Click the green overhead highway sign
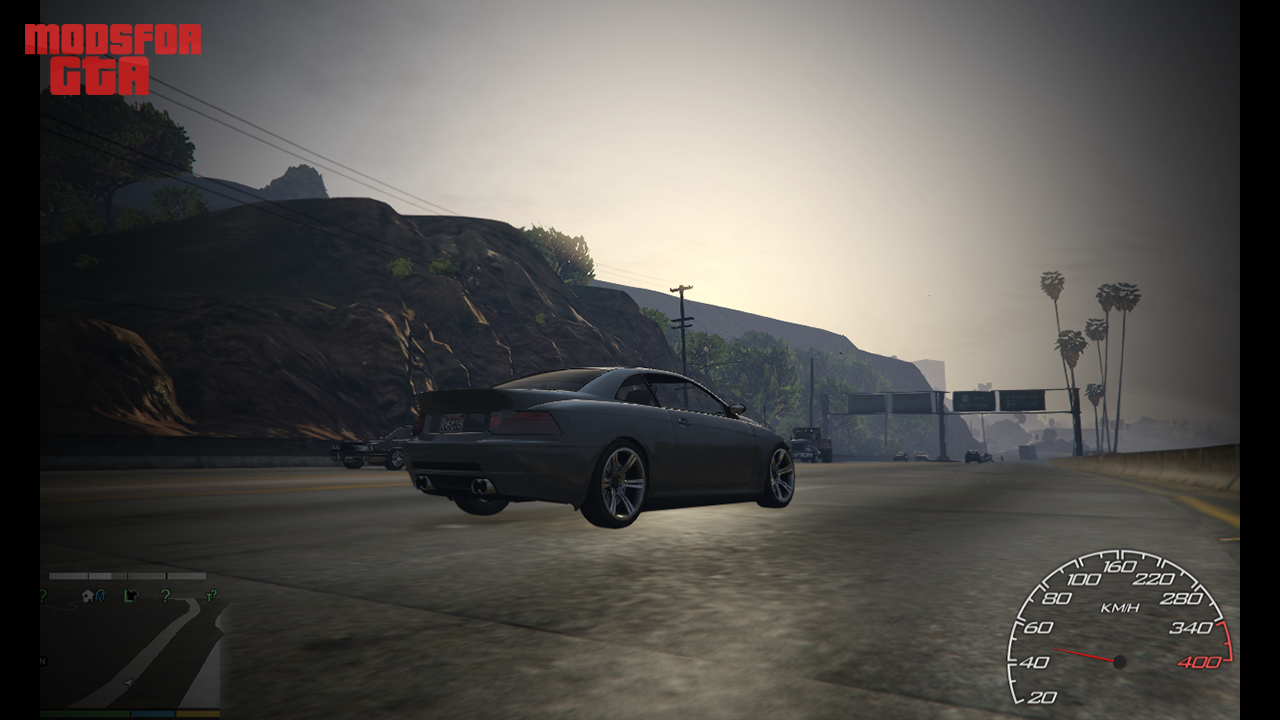Screen dimensions: 1280x720 tap(975, 398)
